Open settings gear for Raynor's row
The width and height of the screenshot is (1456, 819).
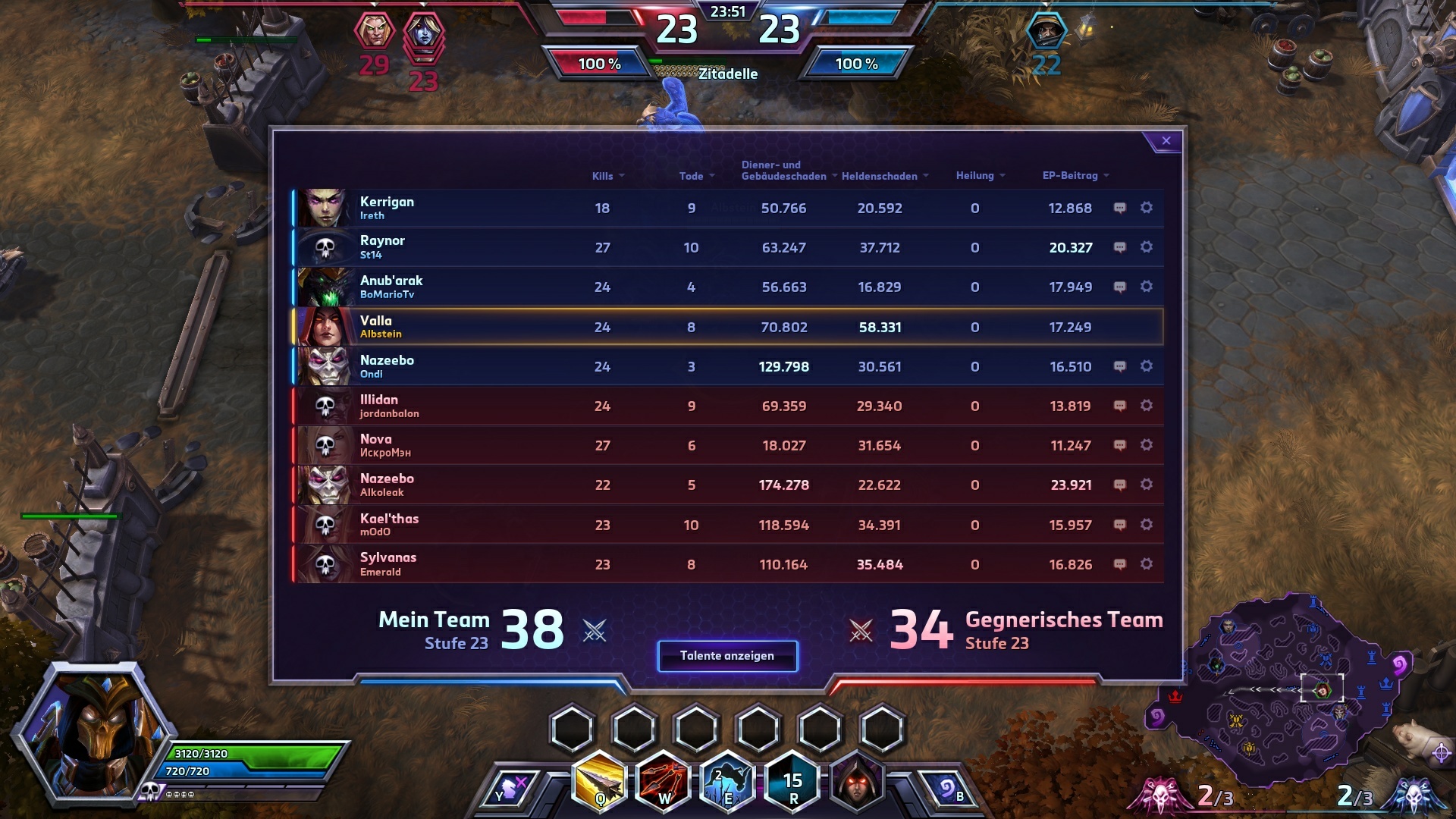point(1146,247)
